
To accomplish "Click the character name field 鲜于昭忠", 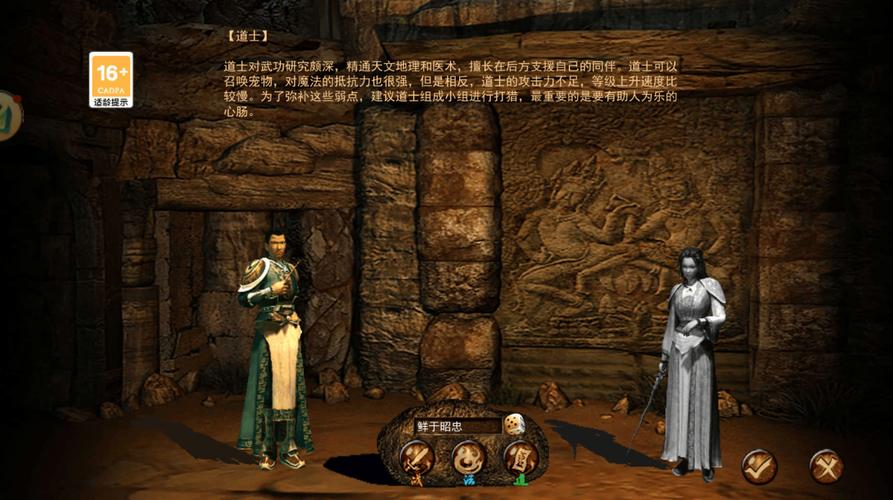I will pos(456,426).
